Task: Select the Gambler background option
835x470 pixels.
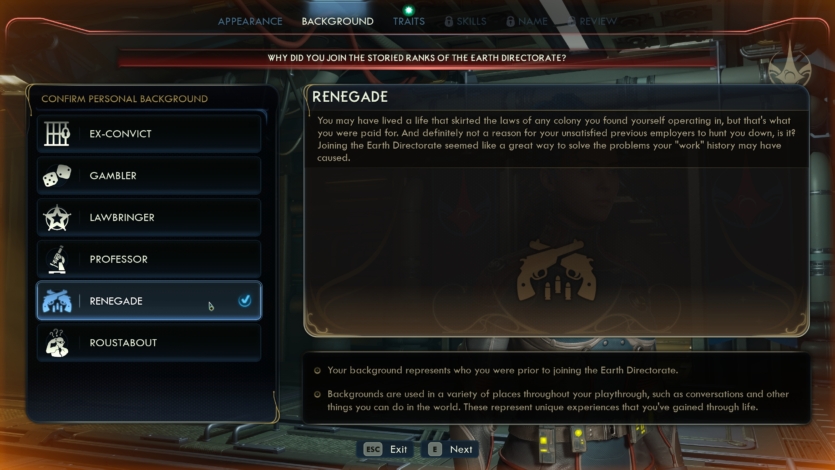Action: (x=149, y=176)
